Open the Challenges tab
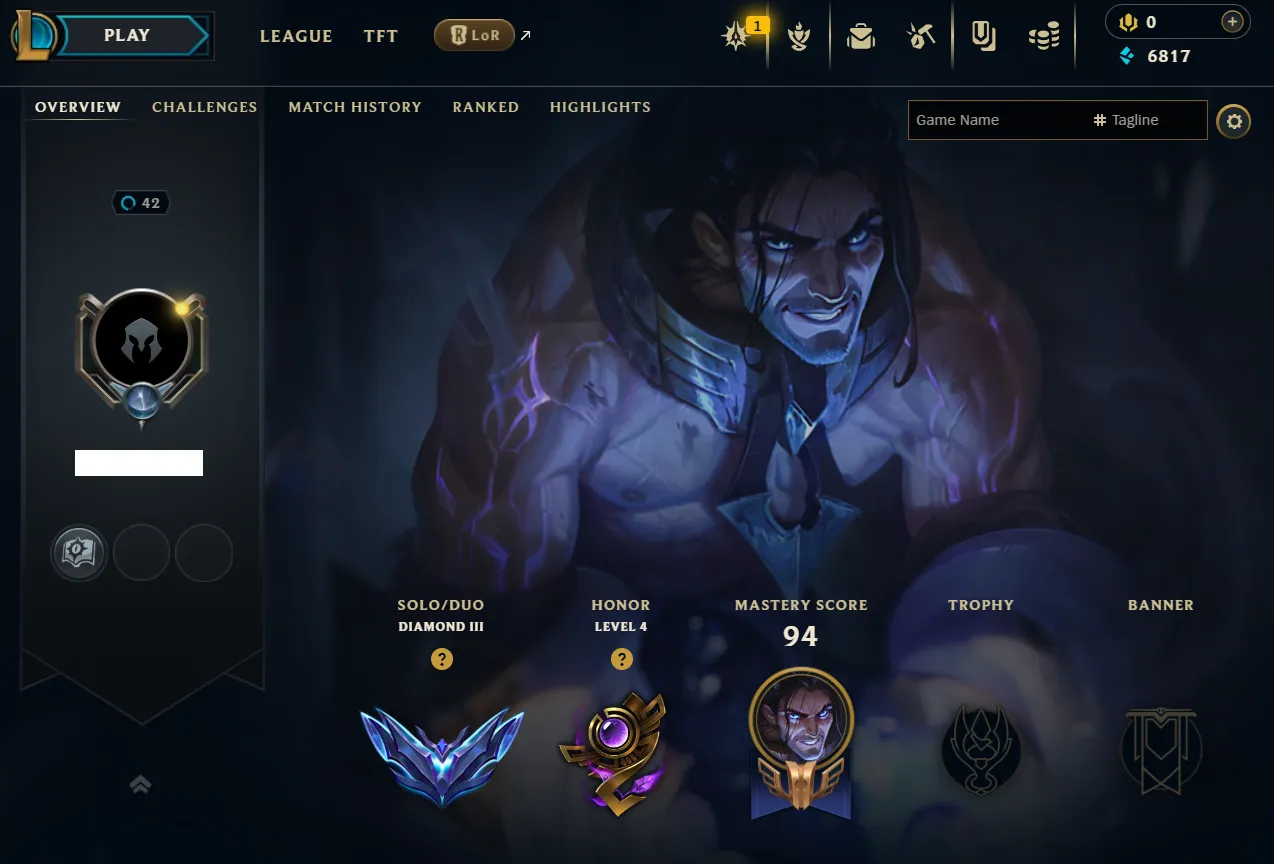This screenshot has height=864, width=1274. point(204,107)
